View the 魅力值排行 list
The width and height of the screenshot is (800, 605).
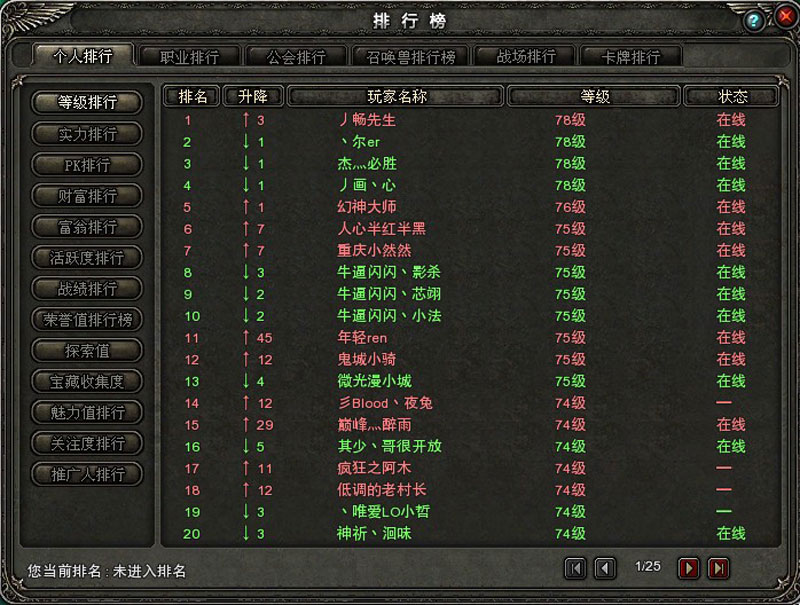87,412
